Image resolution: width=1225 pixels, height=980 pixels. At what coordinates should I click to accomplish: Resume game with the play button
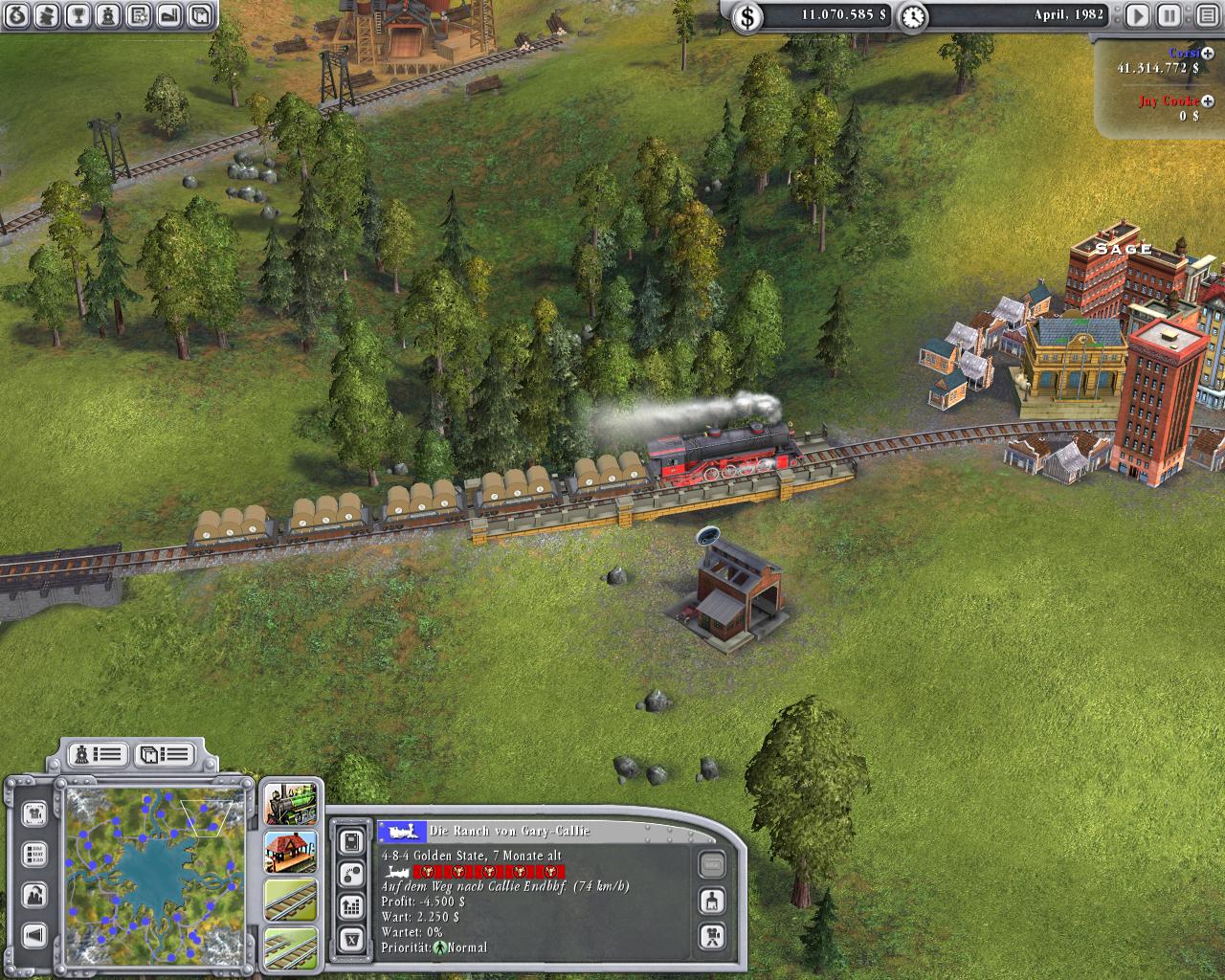[x=1137, y=15]
